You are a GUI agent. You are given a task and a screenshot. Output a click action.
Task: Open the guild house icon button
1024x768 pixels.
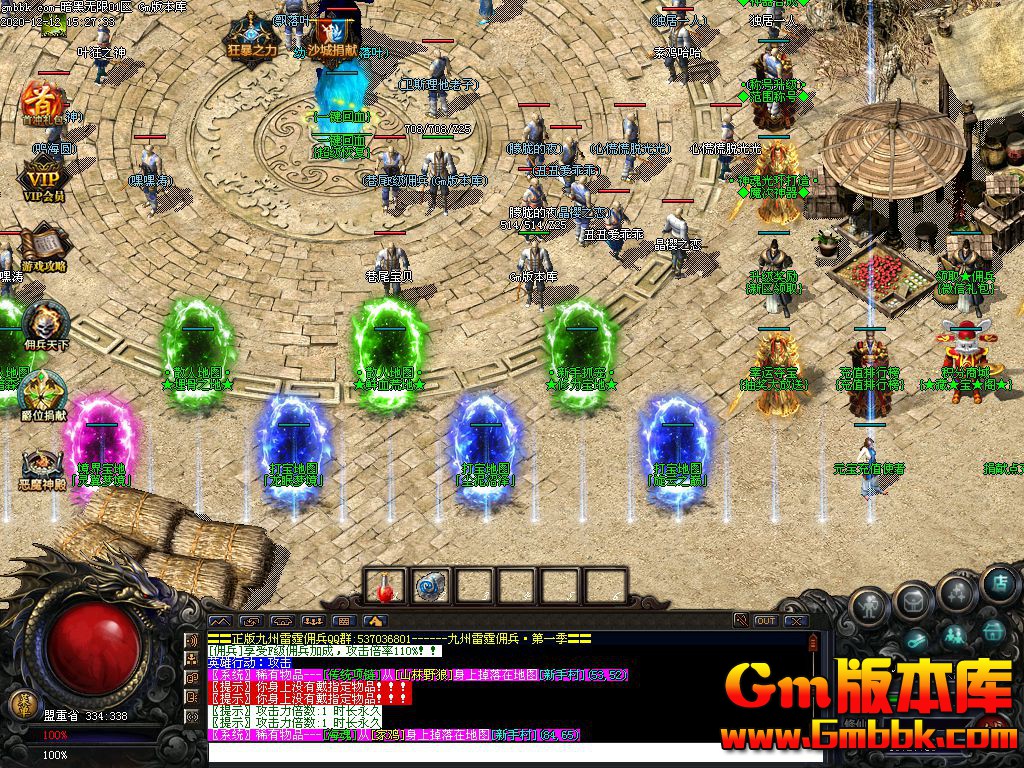tap(993, 631)
